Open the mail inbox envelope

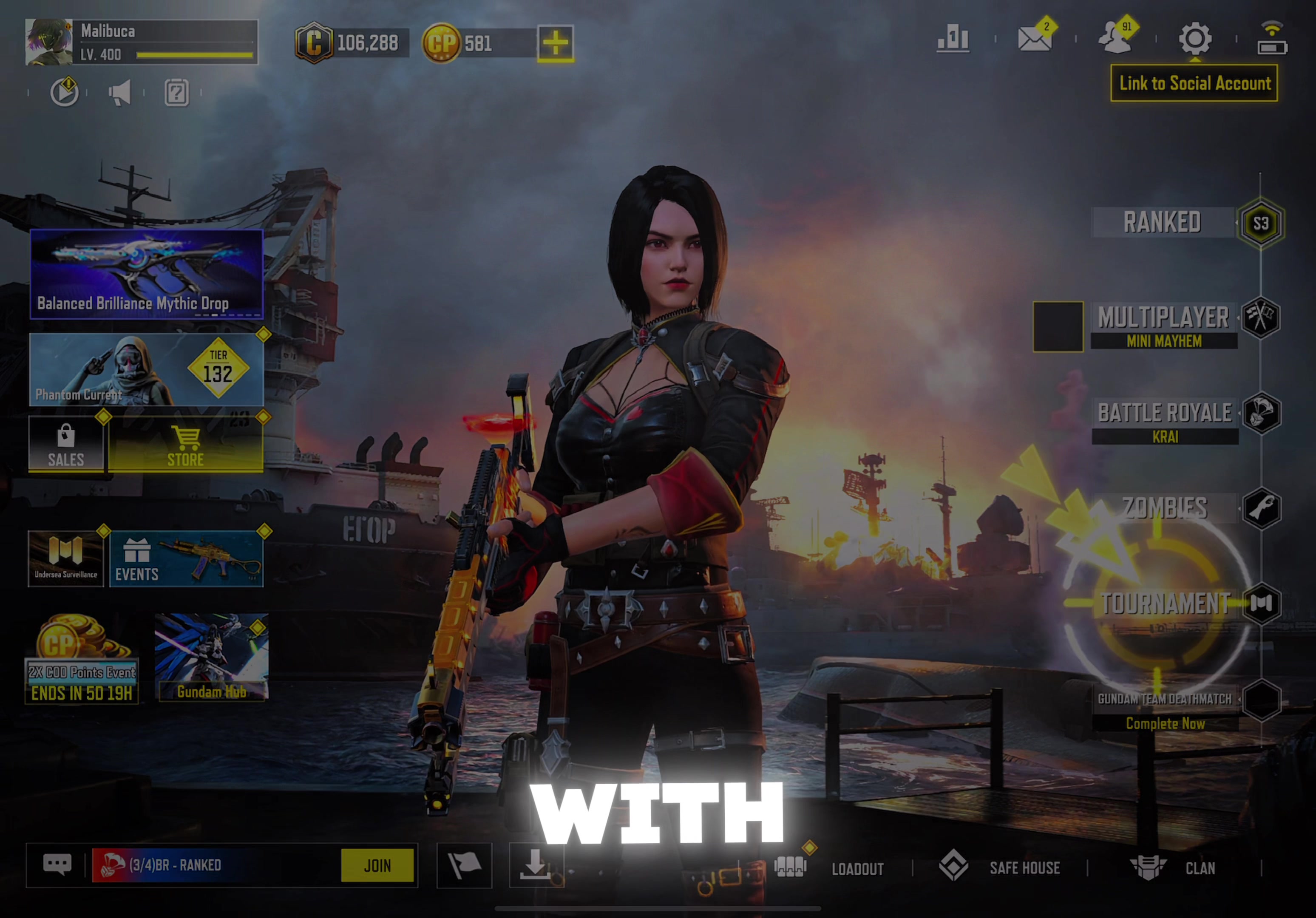click(1035, 39)
